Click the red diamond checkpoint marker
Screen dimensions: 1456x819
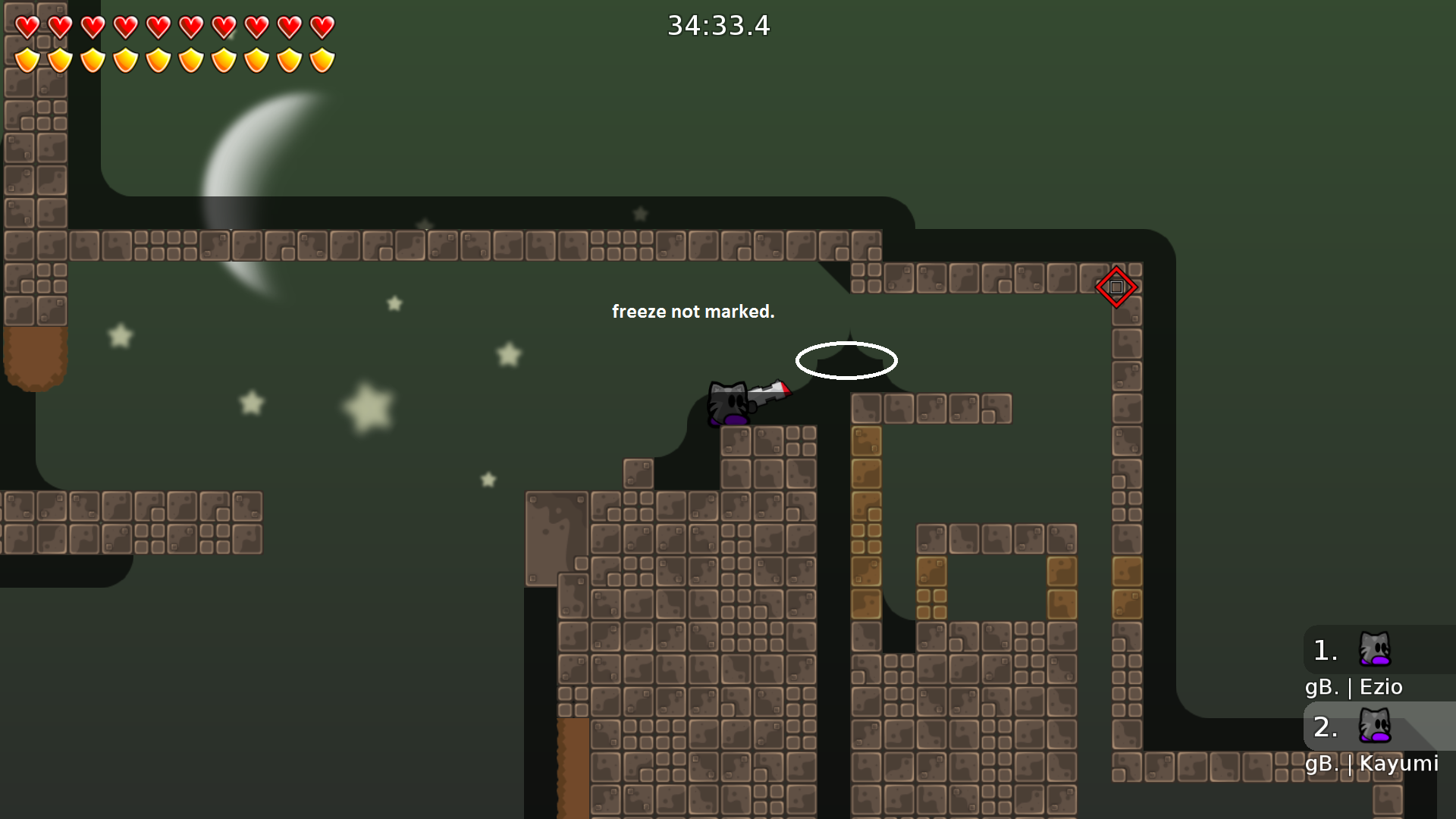pos(1116,287)
